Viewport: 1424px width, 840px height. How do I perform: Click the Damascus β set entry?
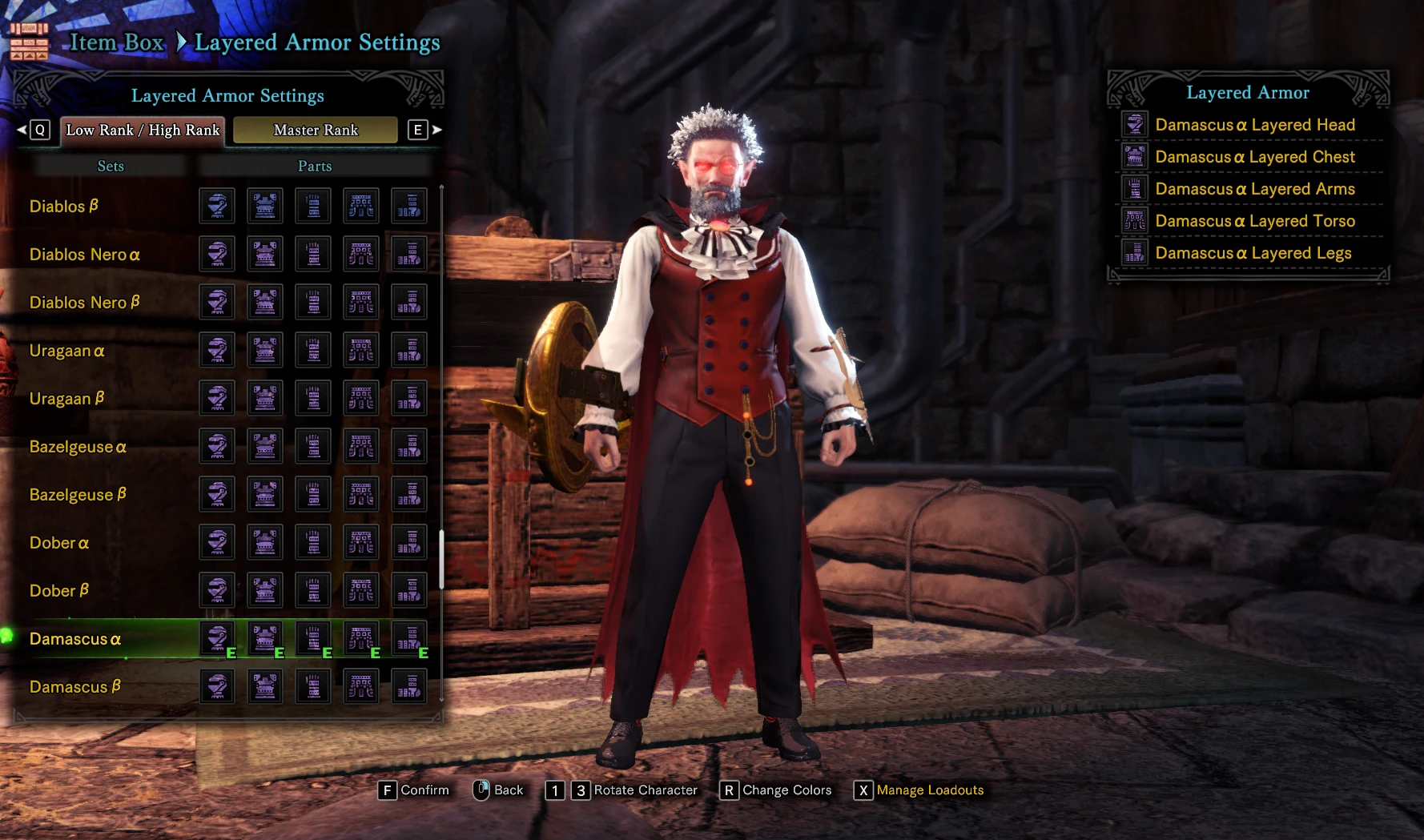(x=74, y=687)
